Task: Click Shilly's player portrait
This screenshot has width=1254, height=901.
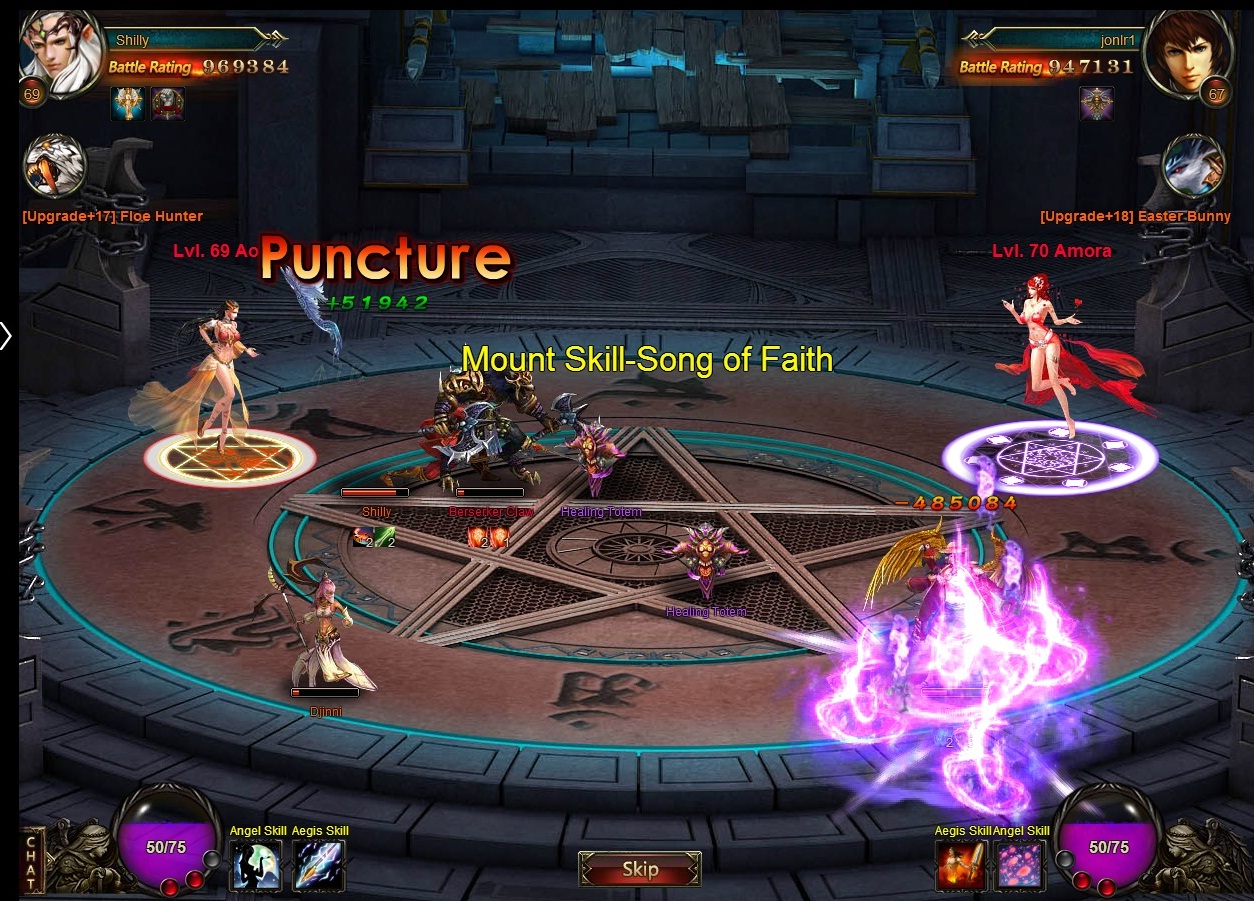Action: point(60,53)
